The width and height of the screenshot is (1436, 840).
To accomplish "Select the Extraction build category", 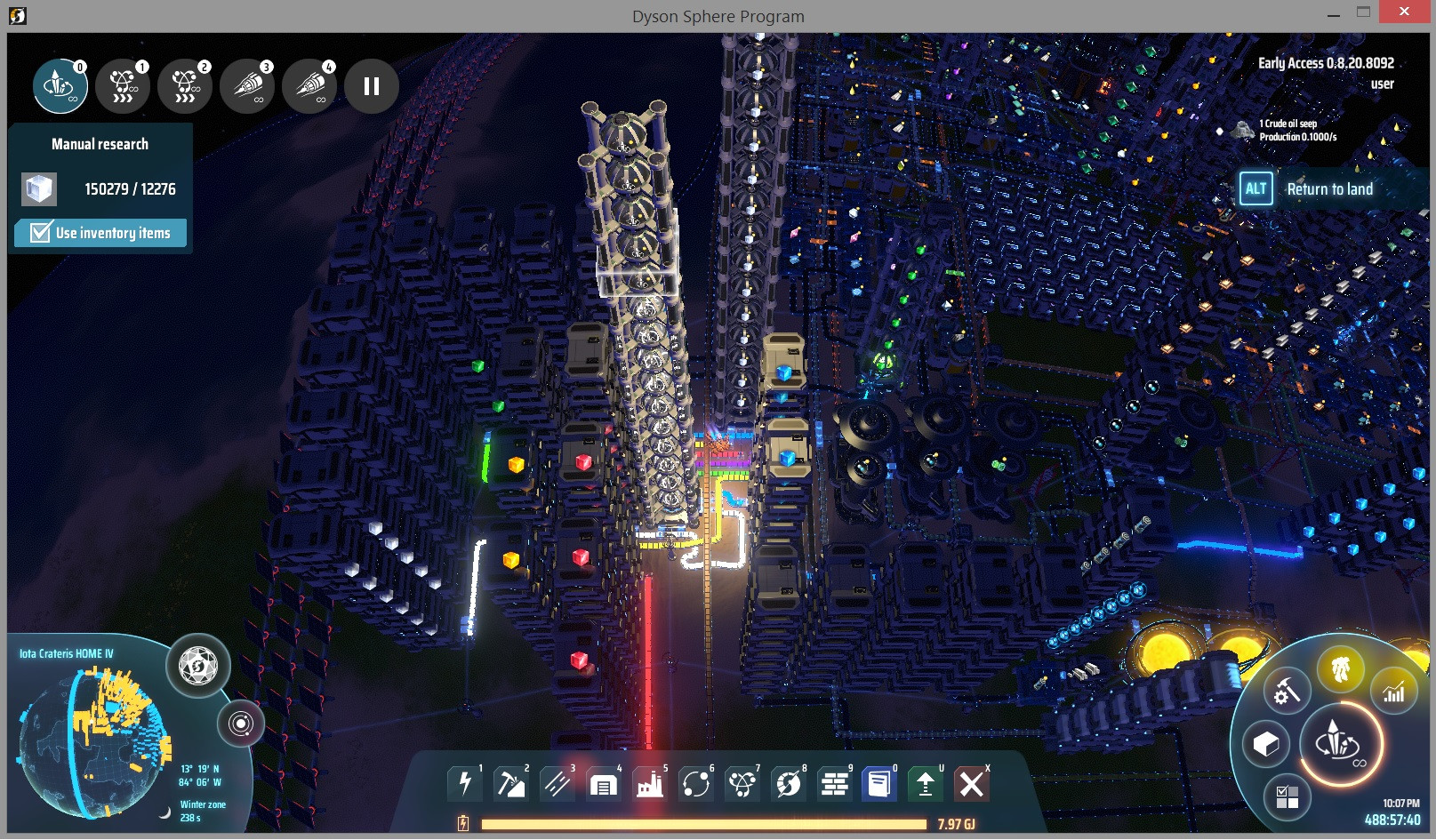I will [x=510, y=783].
